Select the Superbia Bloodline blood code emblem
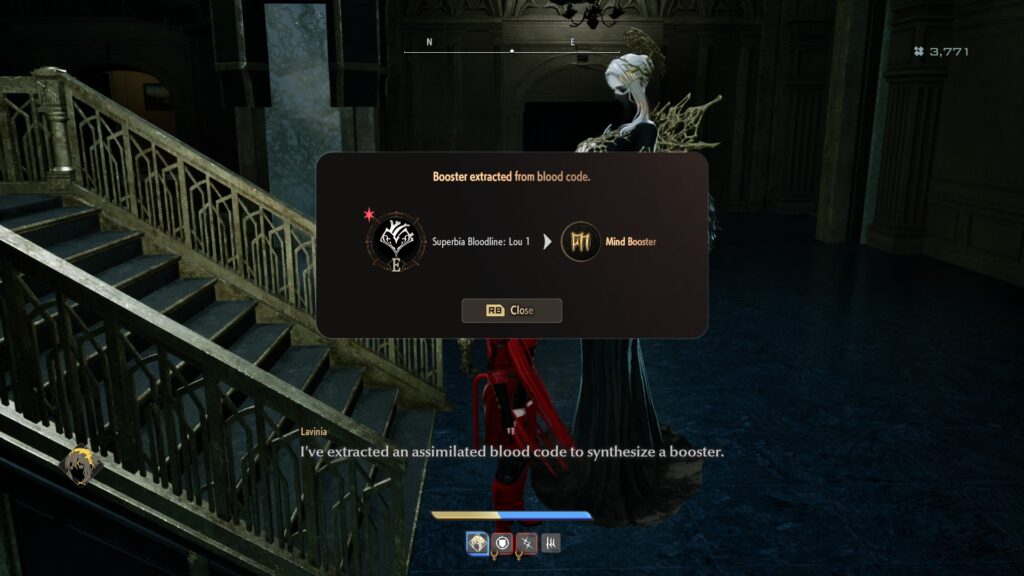The height and width of the screenshot is (576, 1024). [396, 241]
